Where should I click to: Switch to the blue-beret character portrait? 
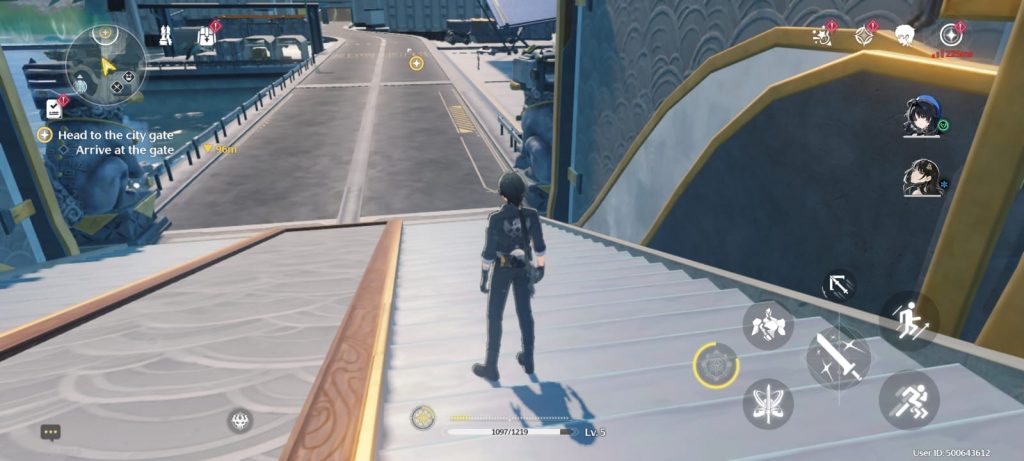click(919, 116)
